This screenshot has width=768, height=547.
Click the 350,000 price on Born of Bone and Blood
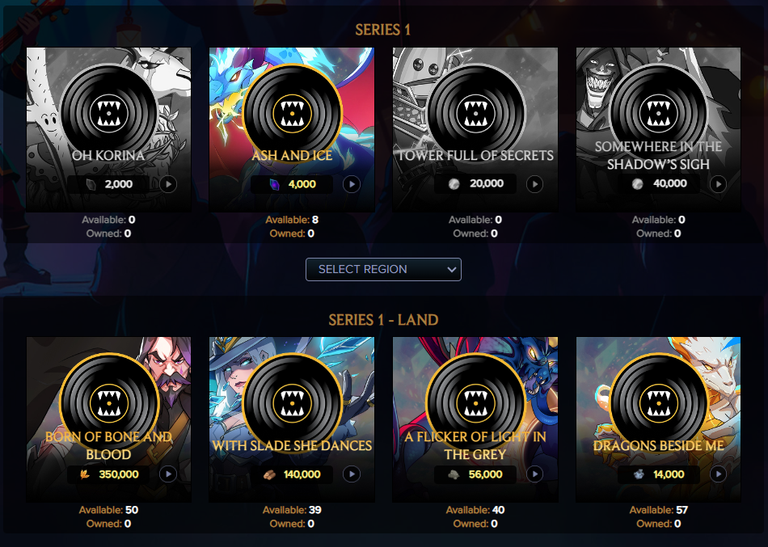[x=117, y=474]
